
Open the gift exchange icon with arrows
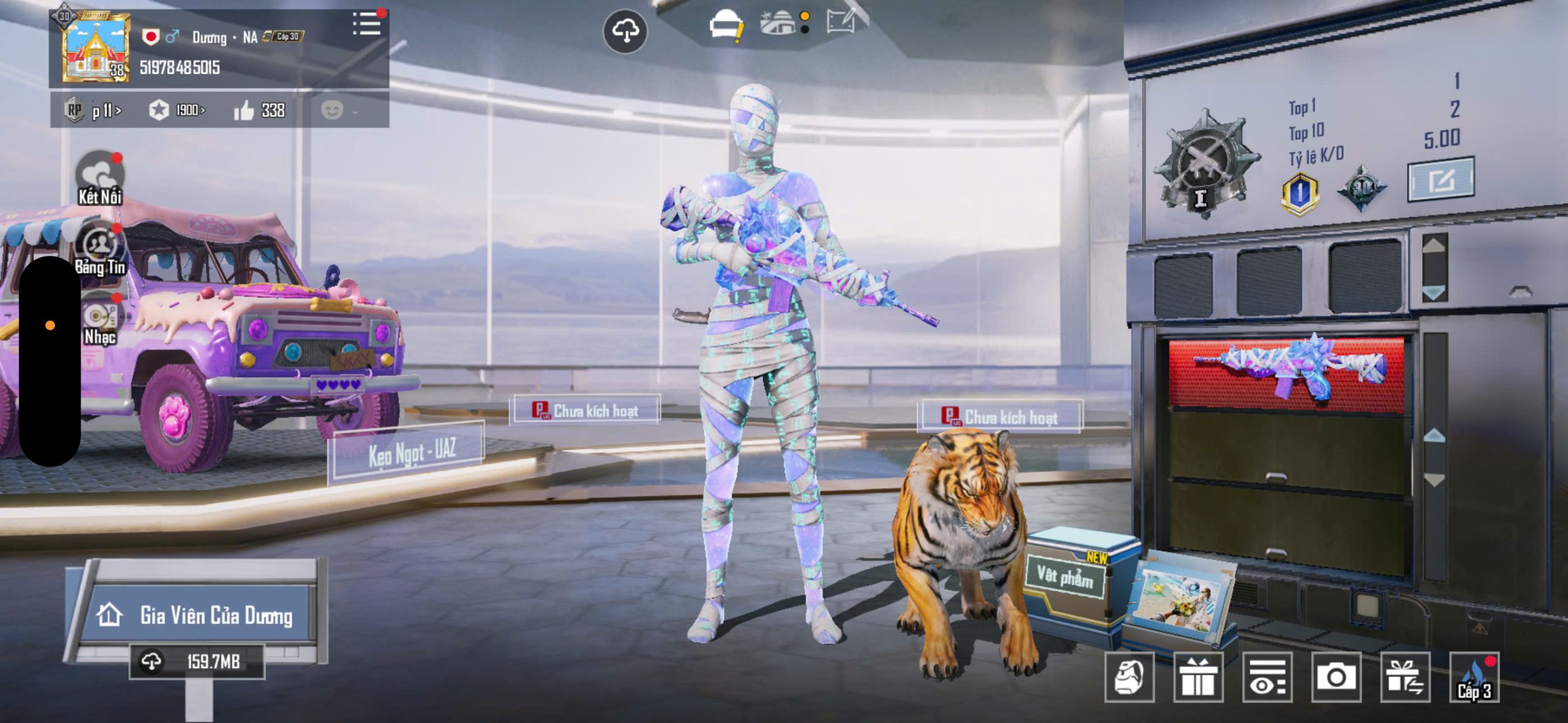1405,677
